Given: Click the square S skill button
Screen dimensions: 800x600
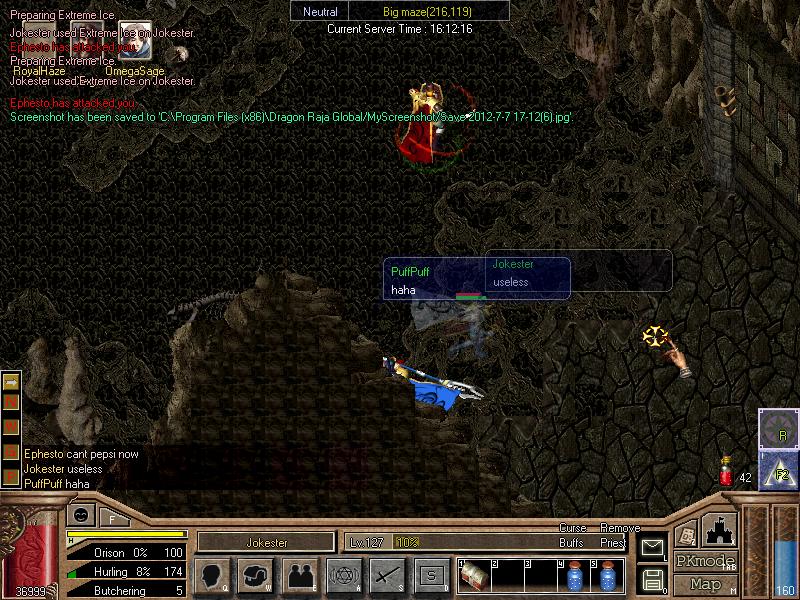Looking at the screenshot, I should 431,576.
